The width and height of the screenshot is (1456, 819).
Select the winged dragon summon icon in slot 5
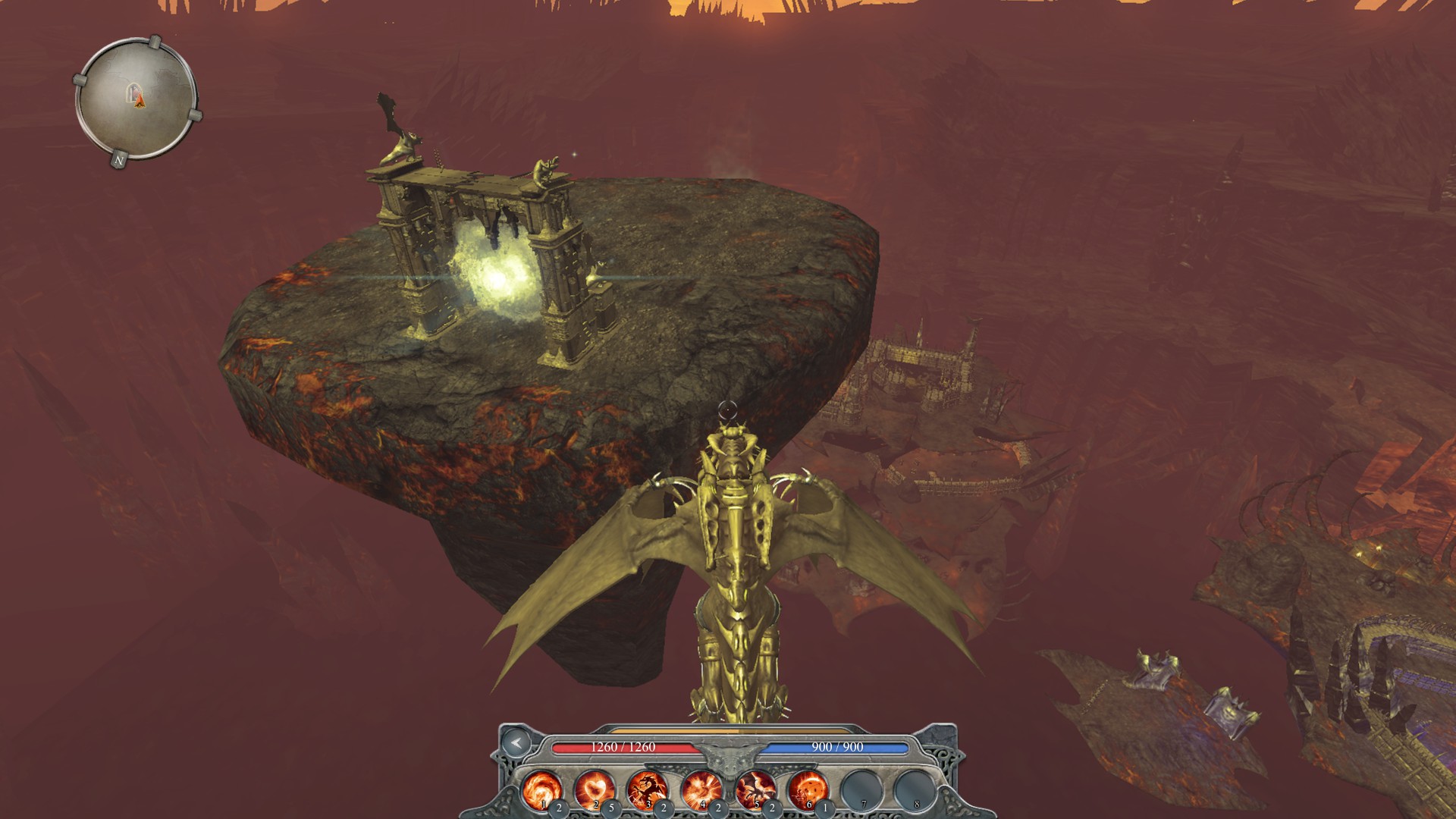pyautogui.click(x=756, y=790)
